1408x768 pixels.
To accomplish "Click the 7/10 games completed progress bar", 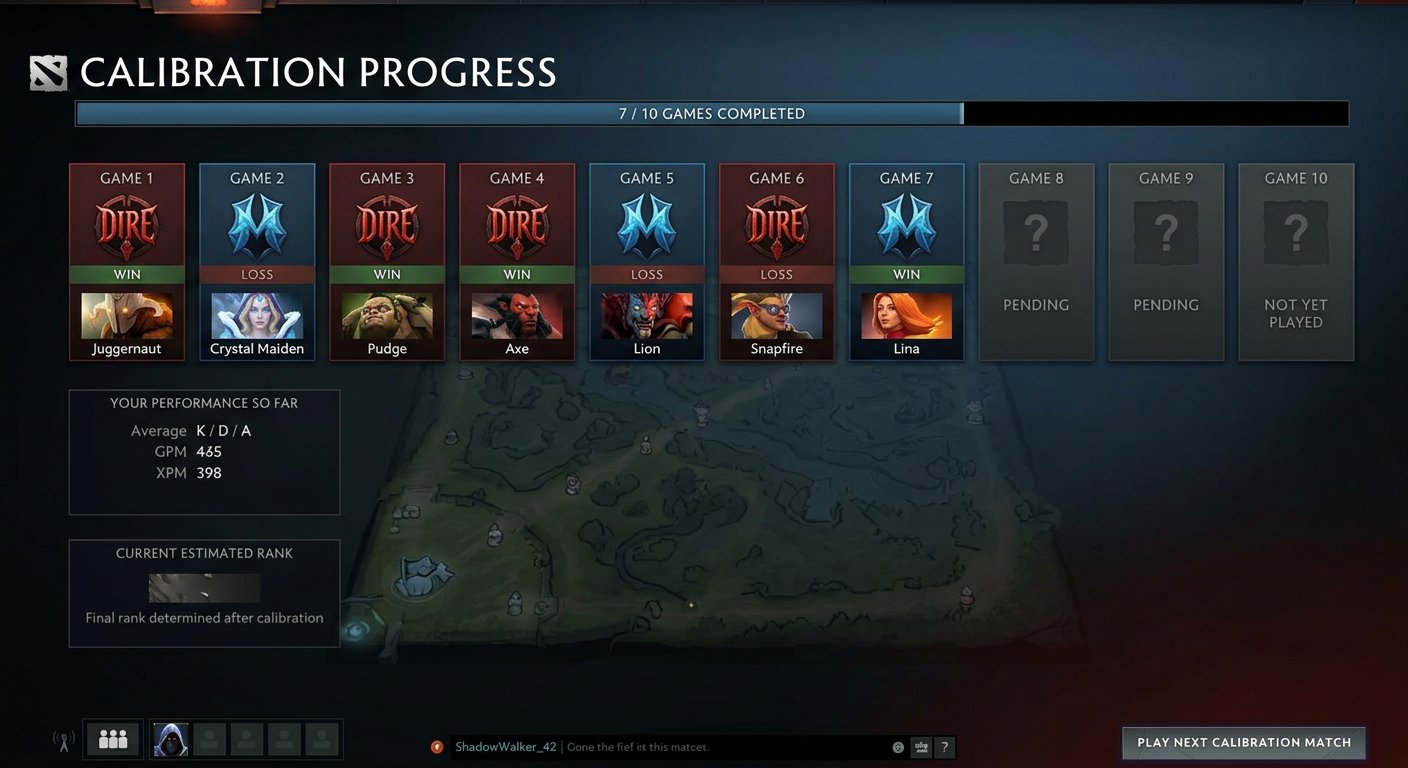I will [x=711, y=113].
